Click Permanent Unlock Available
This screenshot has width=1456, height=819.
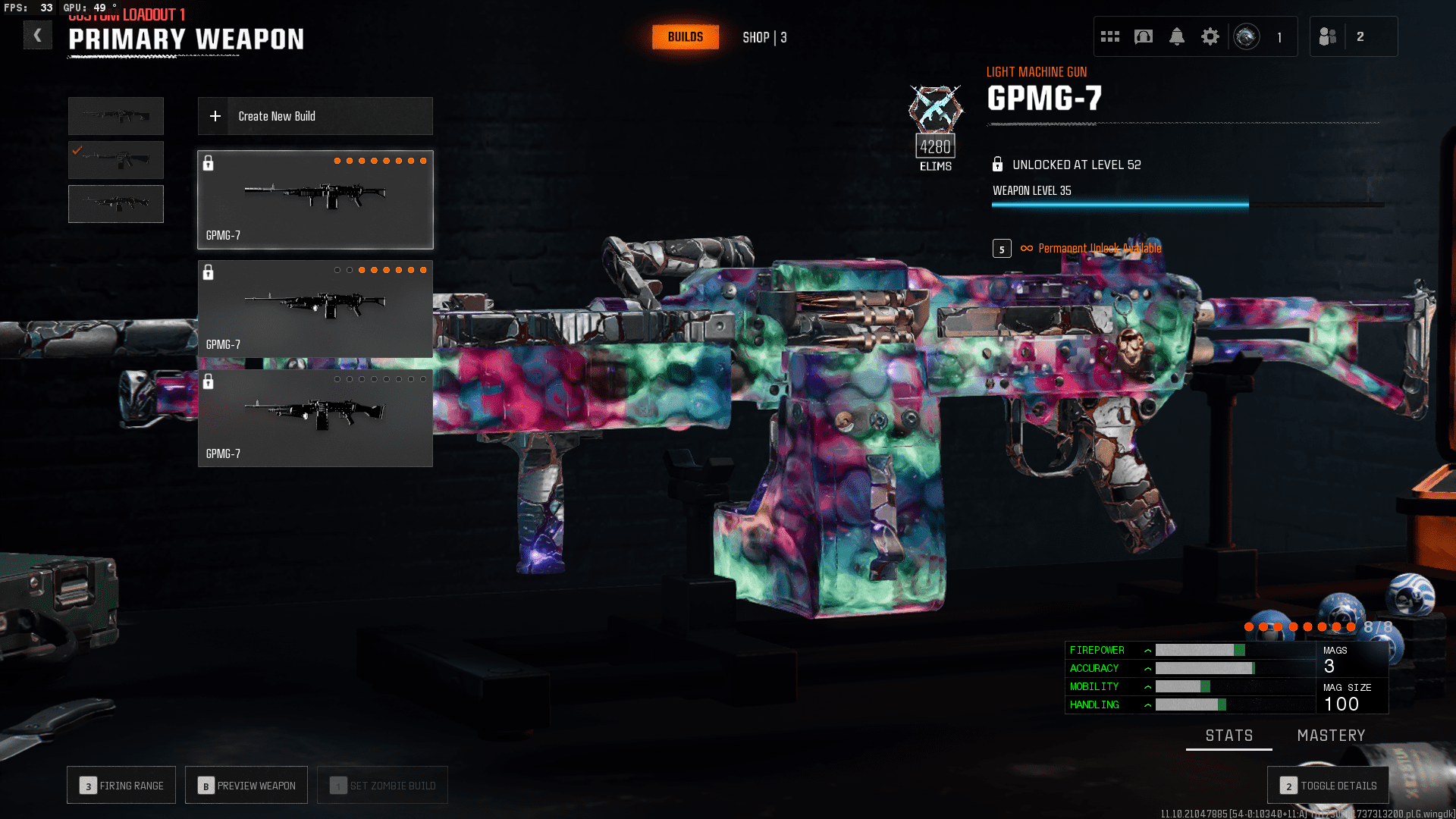click(1099, 249)
